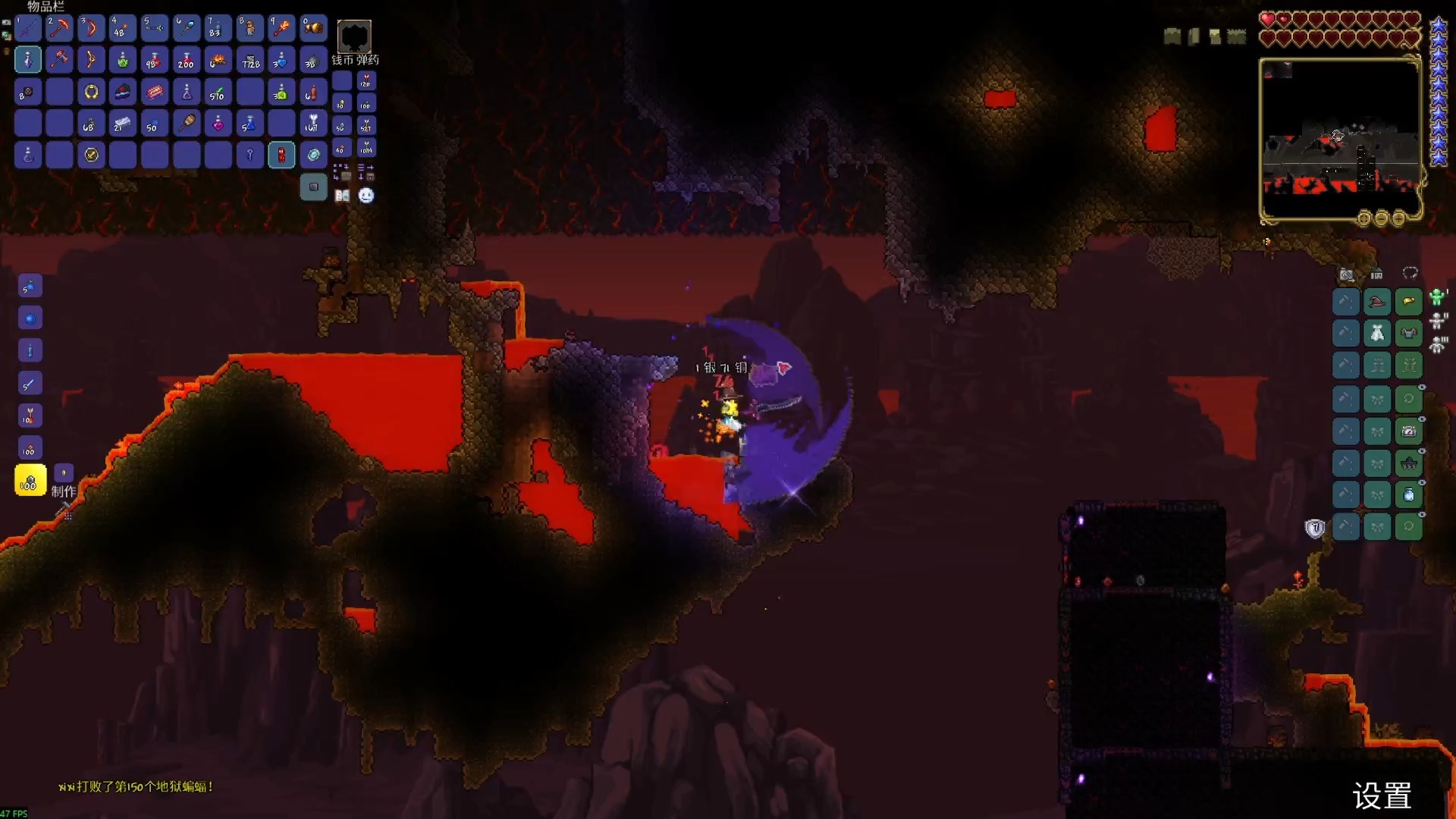The height and width of the screenshot is (819, 1456).
Task: Click the trash can slot
Action: point(313,187)
